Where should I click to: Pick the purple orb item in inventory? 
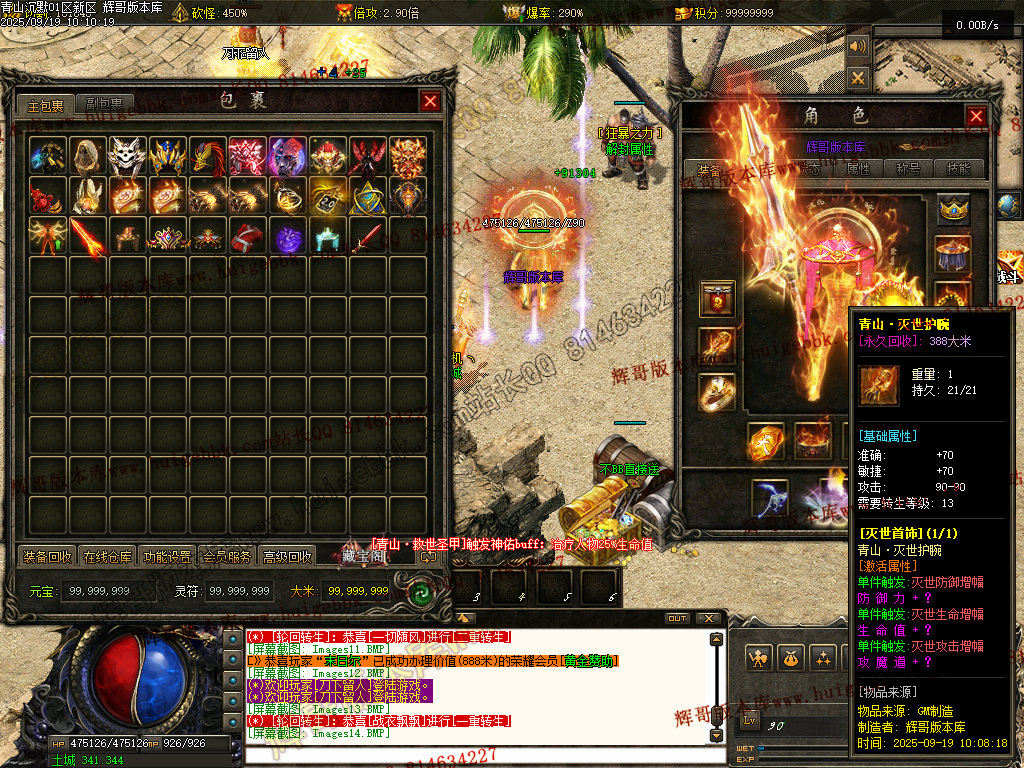tap(288, 237)
